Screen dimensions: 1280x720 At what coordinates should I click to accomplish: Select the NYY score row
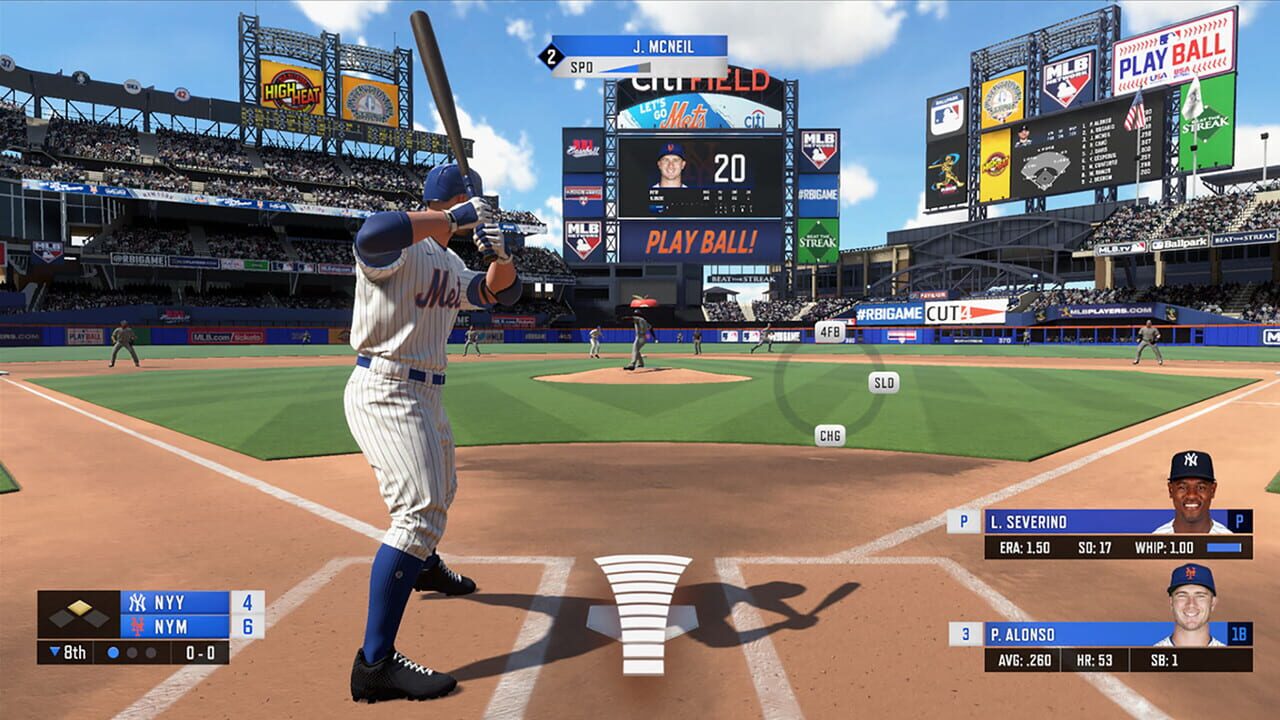tap(170, 602)
